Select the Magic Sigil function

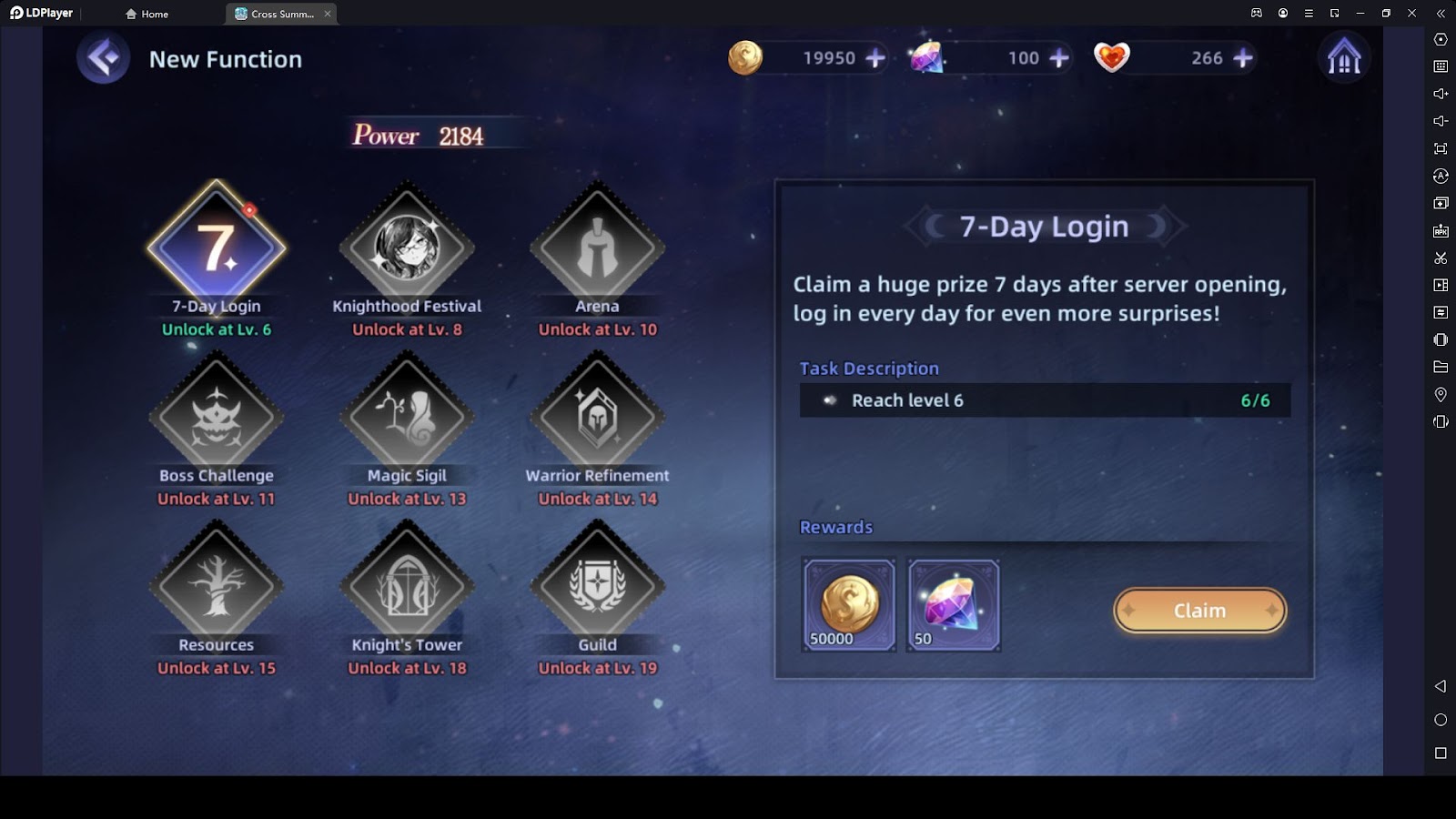click(407, 417)
